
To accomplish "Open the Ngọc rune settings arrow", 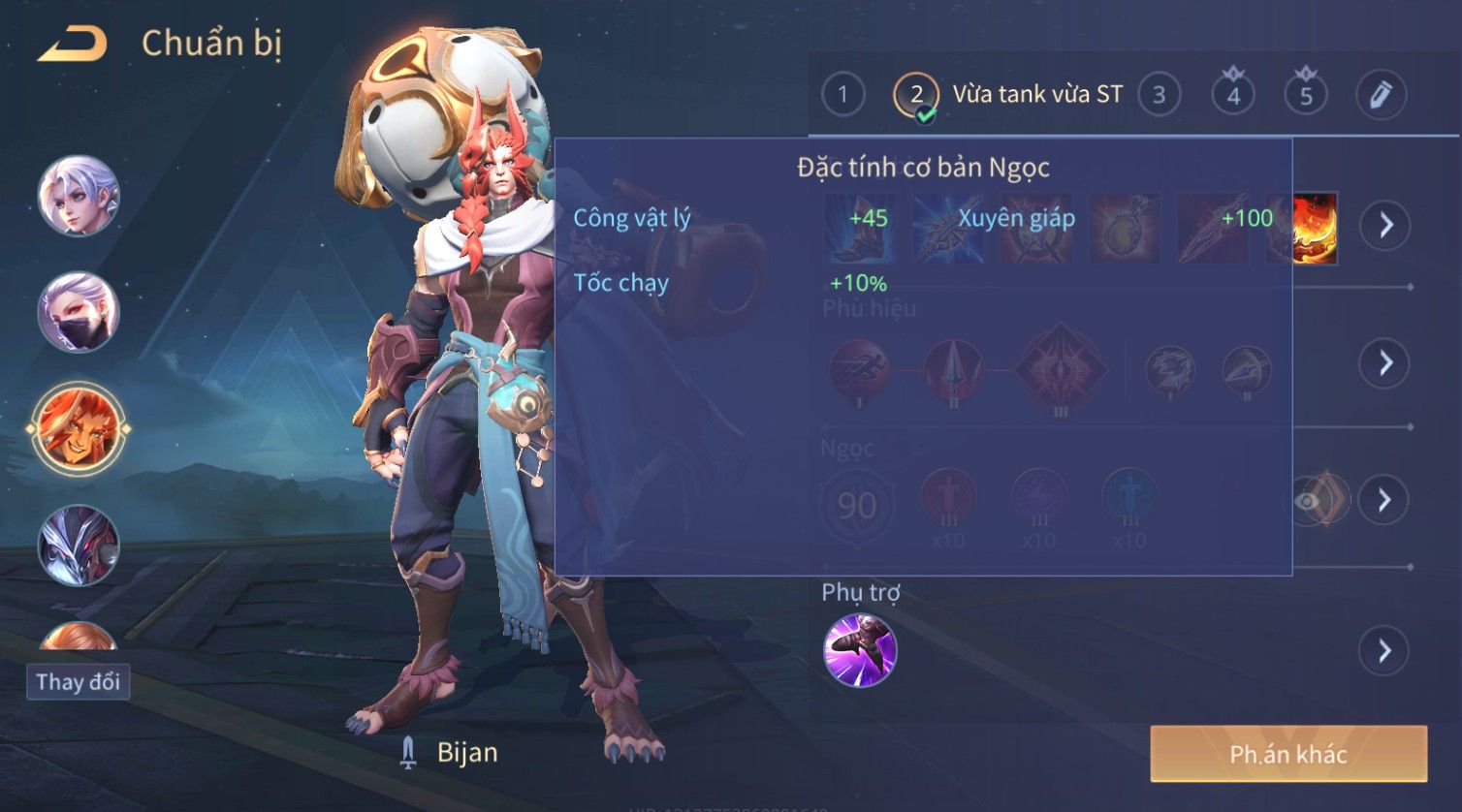I will click(x=1384, y=500).
